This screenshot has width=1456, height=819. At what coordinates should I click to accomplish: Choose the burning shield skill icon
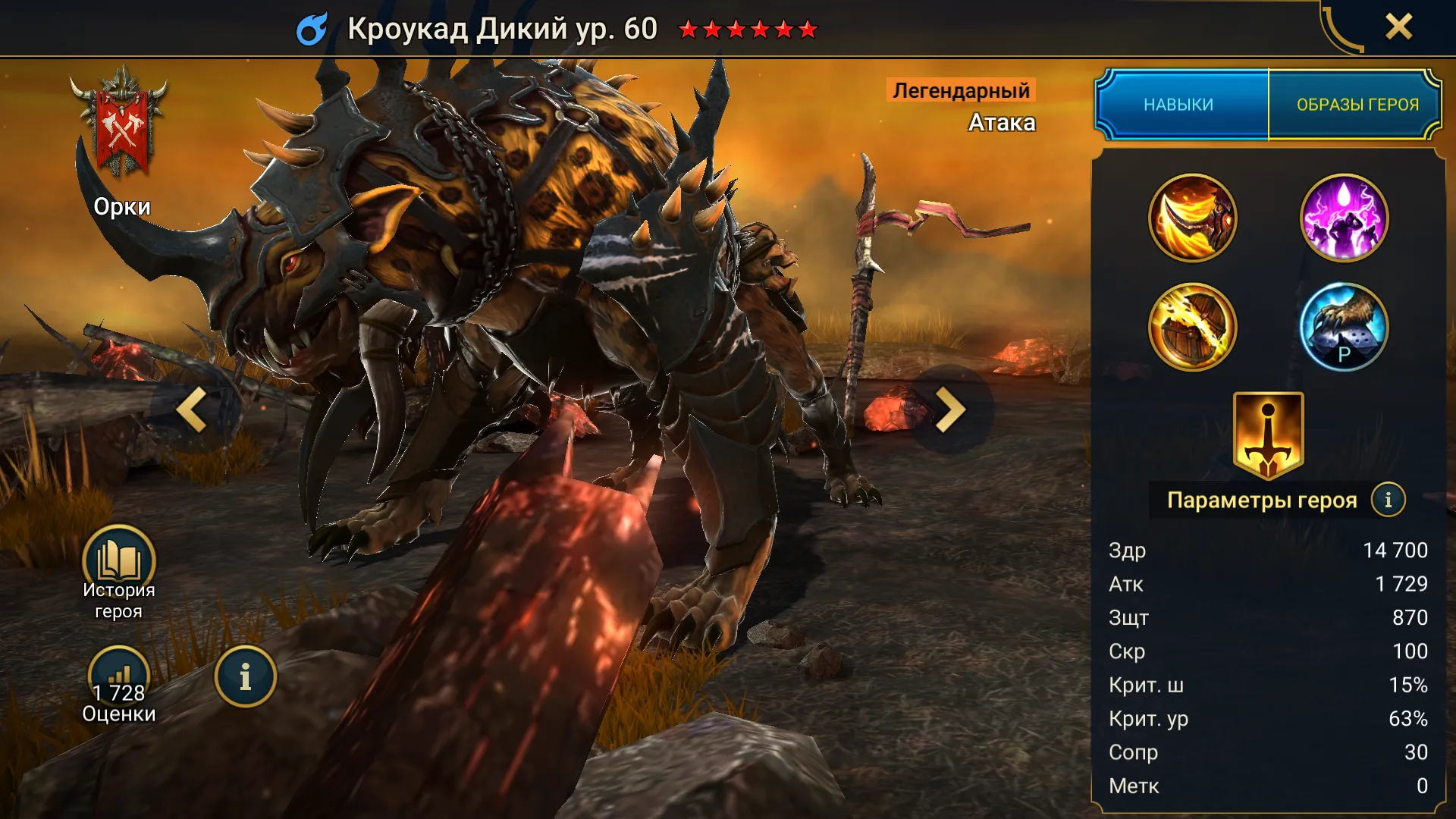coord(1192,328)
